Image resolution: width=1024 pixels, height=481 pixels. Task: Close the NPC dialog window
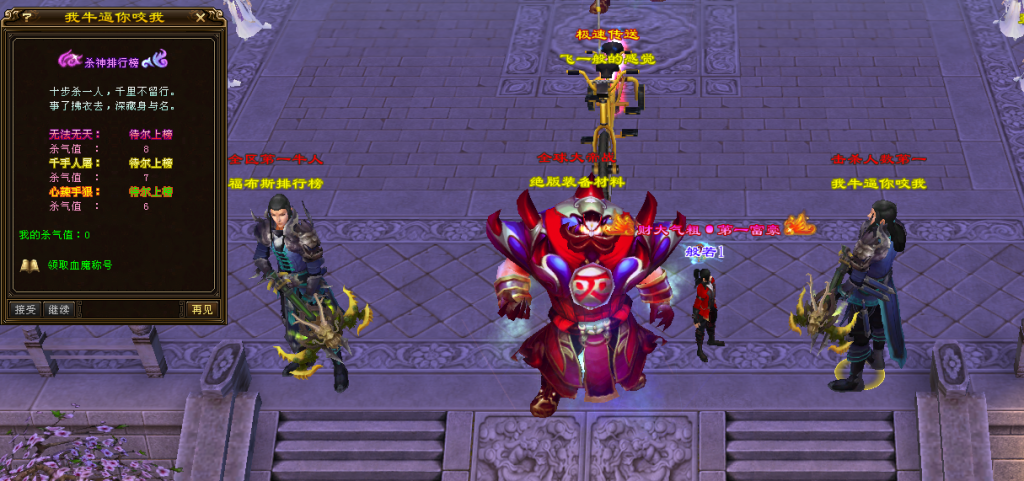(201, 17)
